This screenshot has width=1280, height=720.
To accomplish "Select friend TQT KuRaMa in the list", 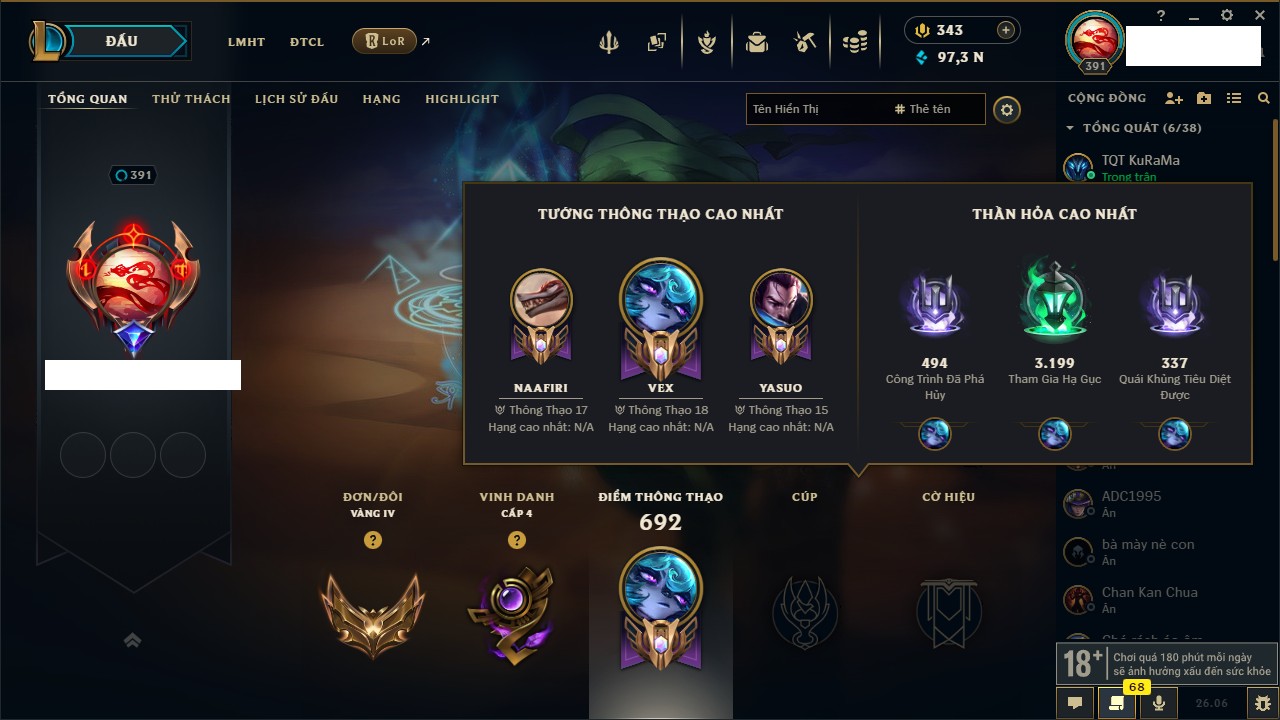I will pyautogui.click(x=1140, y=160).
